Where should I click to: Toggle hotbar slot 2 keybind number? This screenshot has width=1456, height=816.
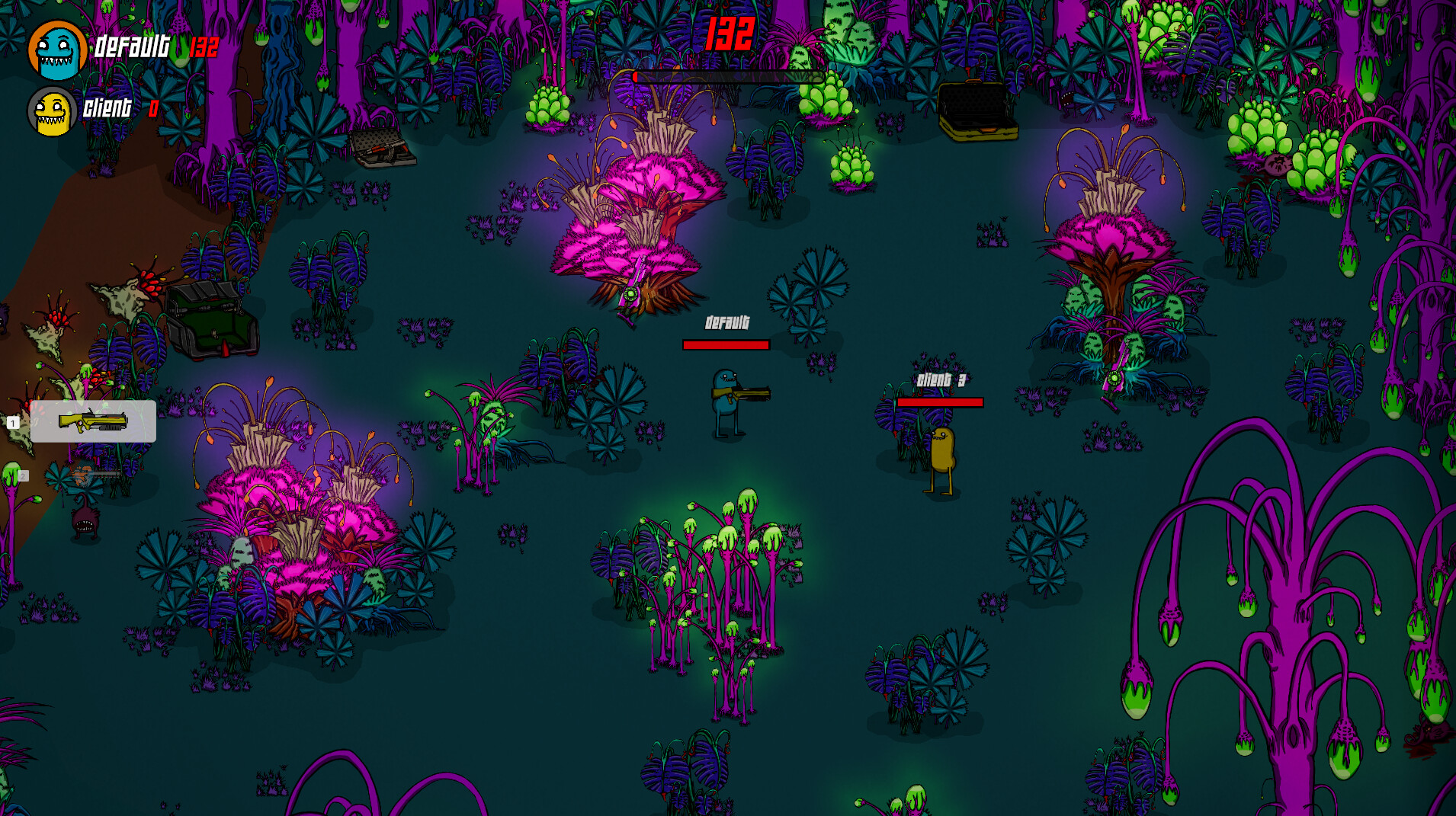click(24, 475)
